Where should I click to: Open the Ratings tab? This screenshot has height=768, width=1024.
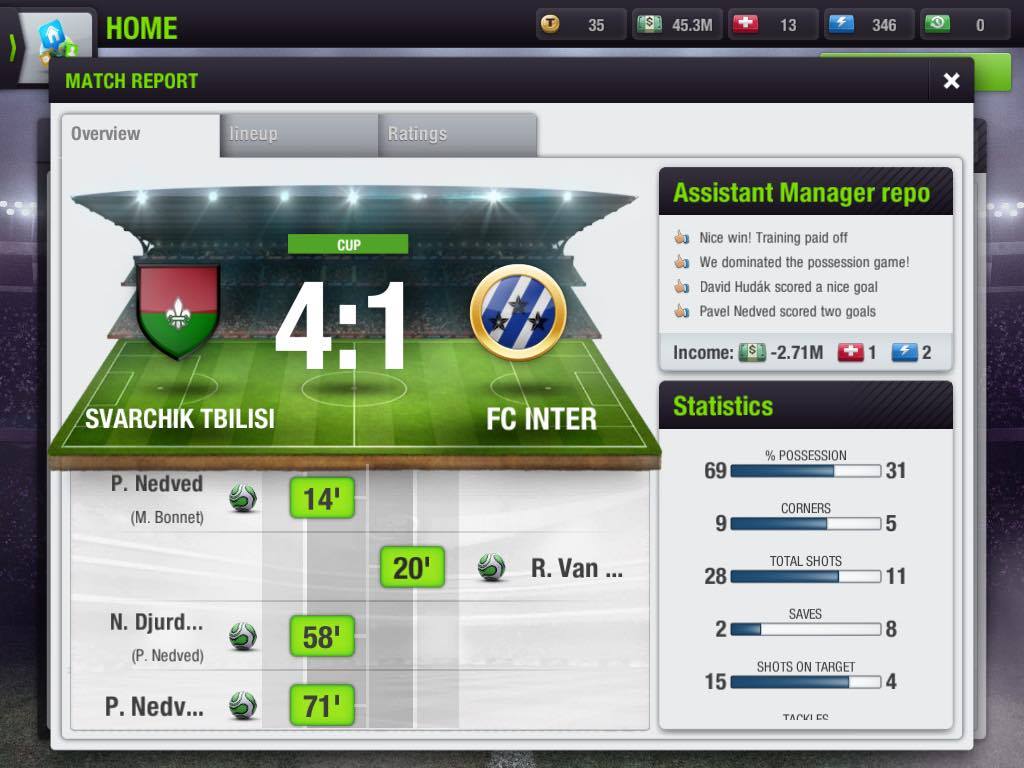457,134
